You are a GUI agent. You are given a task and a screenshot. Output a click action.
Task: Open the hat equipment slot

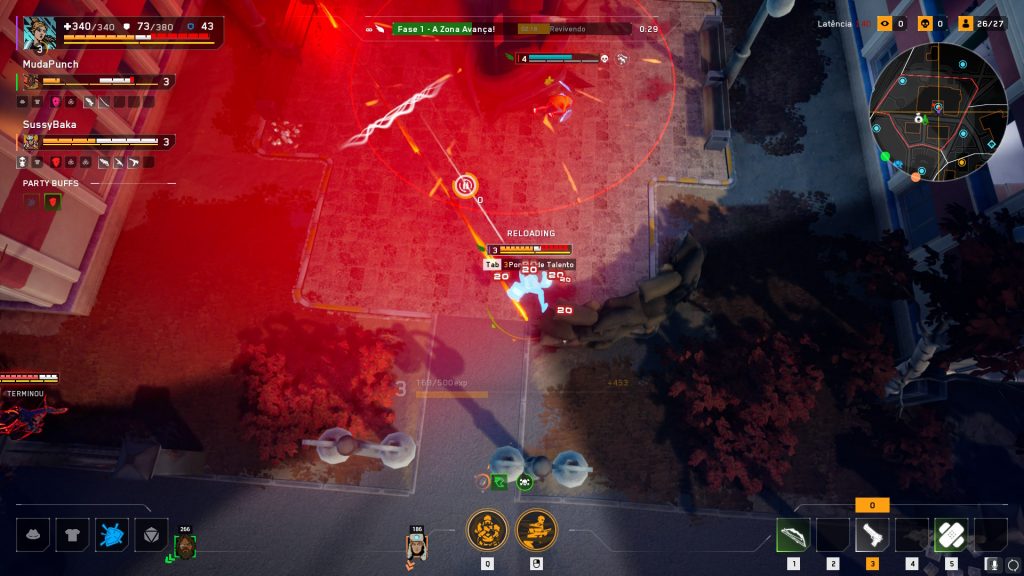pyautogui.click(x=34, y=536)
